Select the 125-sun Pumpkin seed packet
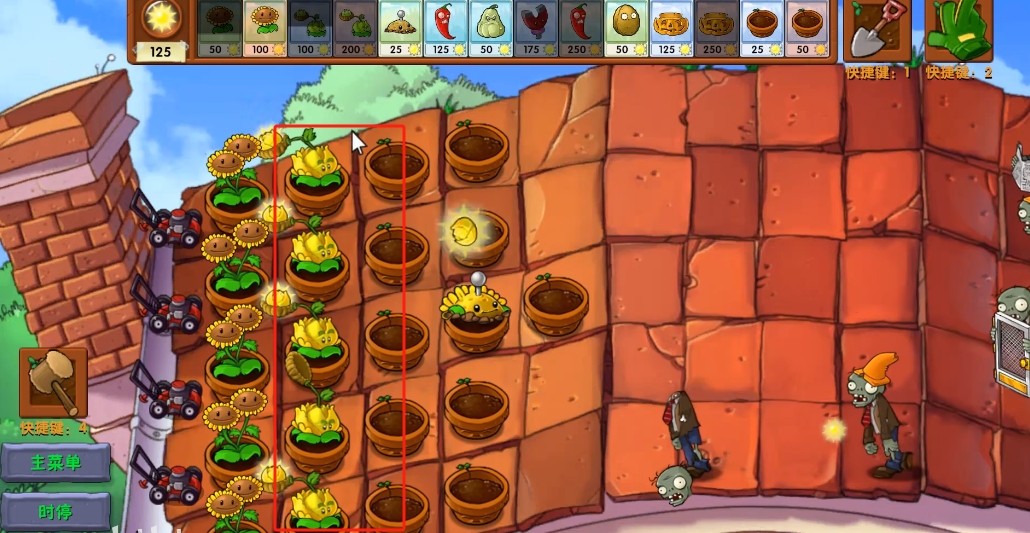1030x533 pixels. [x=670, y=27]
